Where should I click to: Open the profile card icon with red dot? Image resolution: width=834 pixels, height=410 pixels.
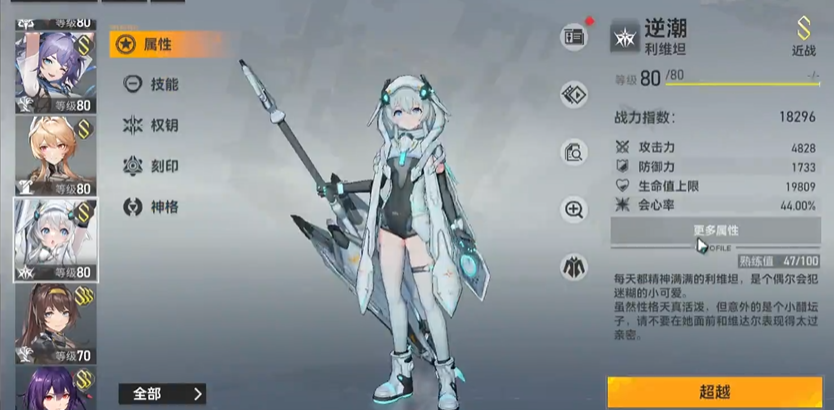click(x=574, y=36)
